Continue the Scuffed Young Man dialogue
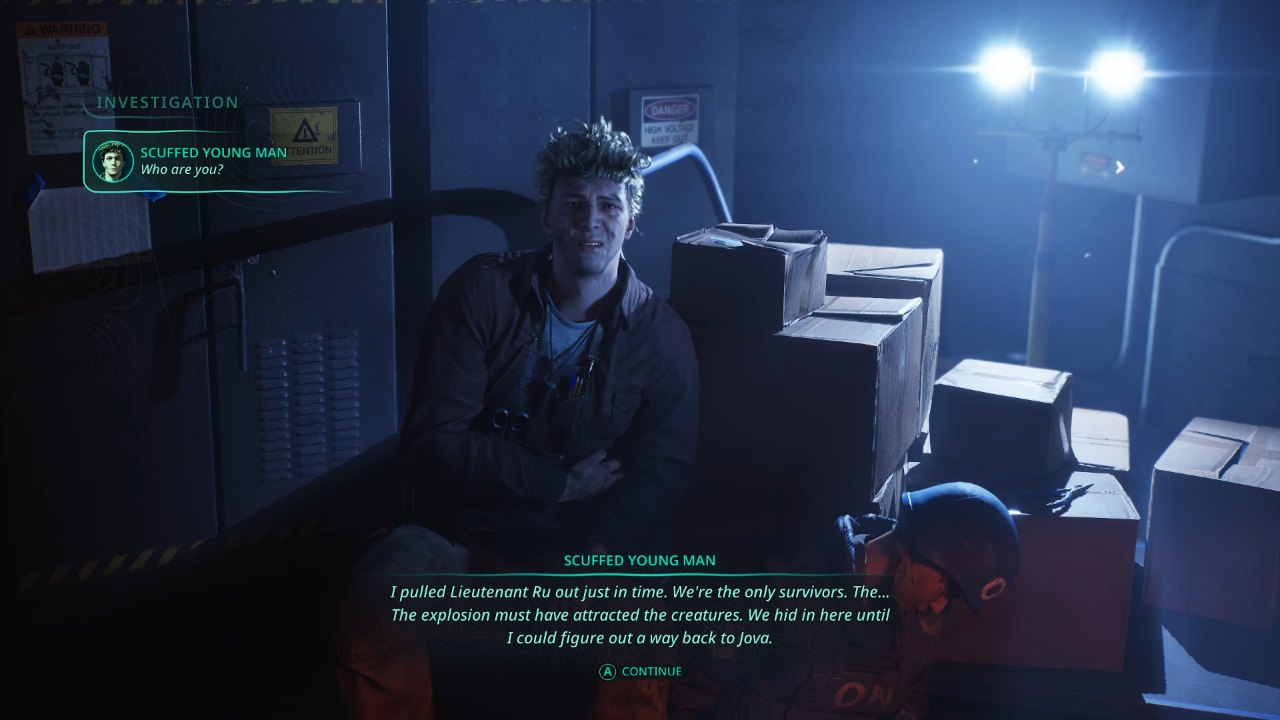 (640, 672)
